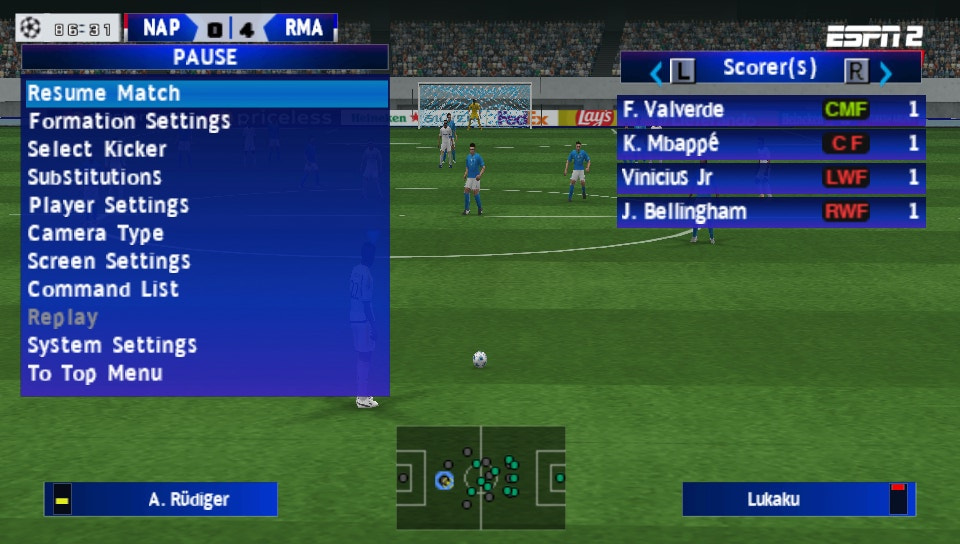Image resolution: width=960 pixels, height=544 pixels.
Task: Click the pitch radar minimap
Action: point(481,478)
